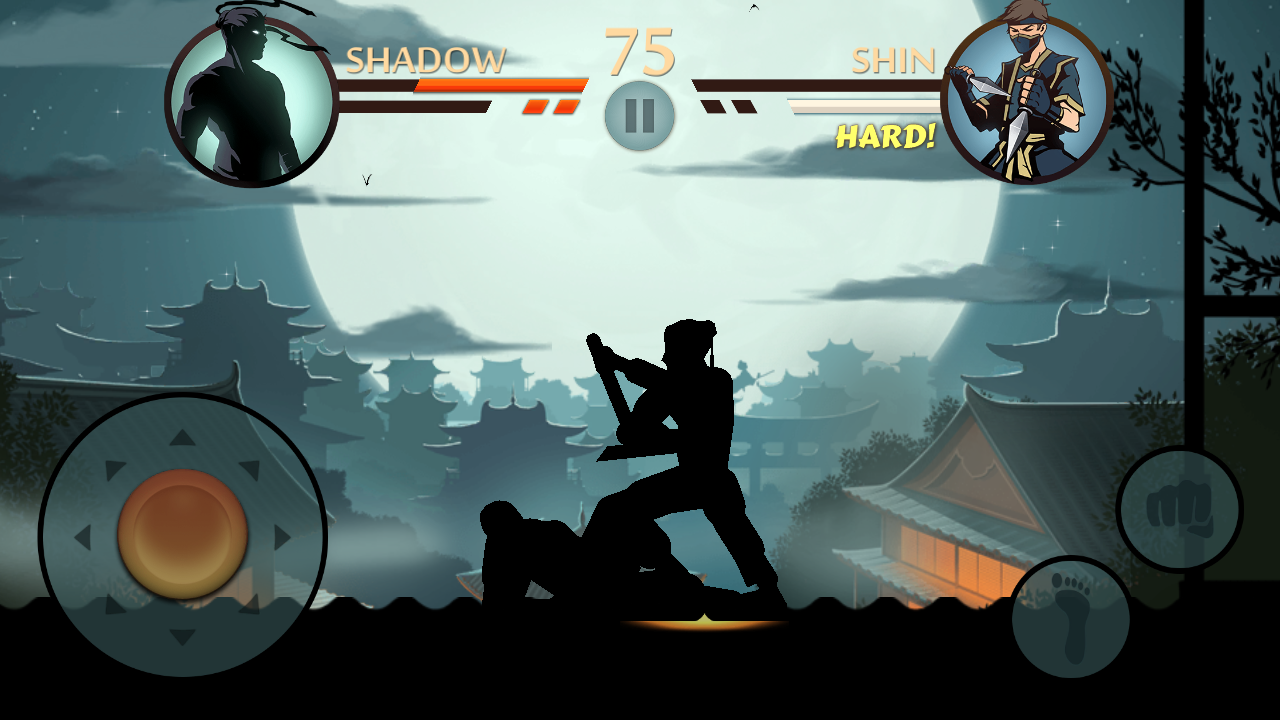Image resolution: width=1280 pixels, height=720 pixels.
Task: Click Shadow's player portrait
Action: coord(251,102)
